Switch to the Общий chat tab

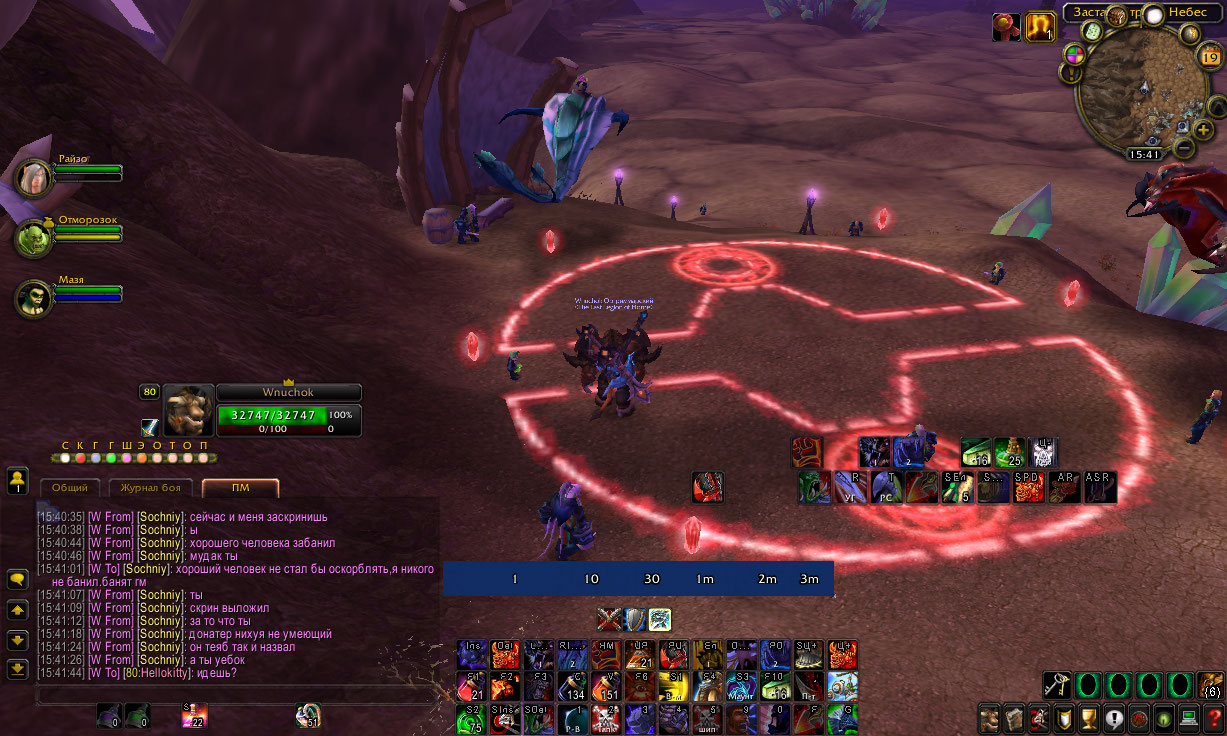click(x=70, y=488)
